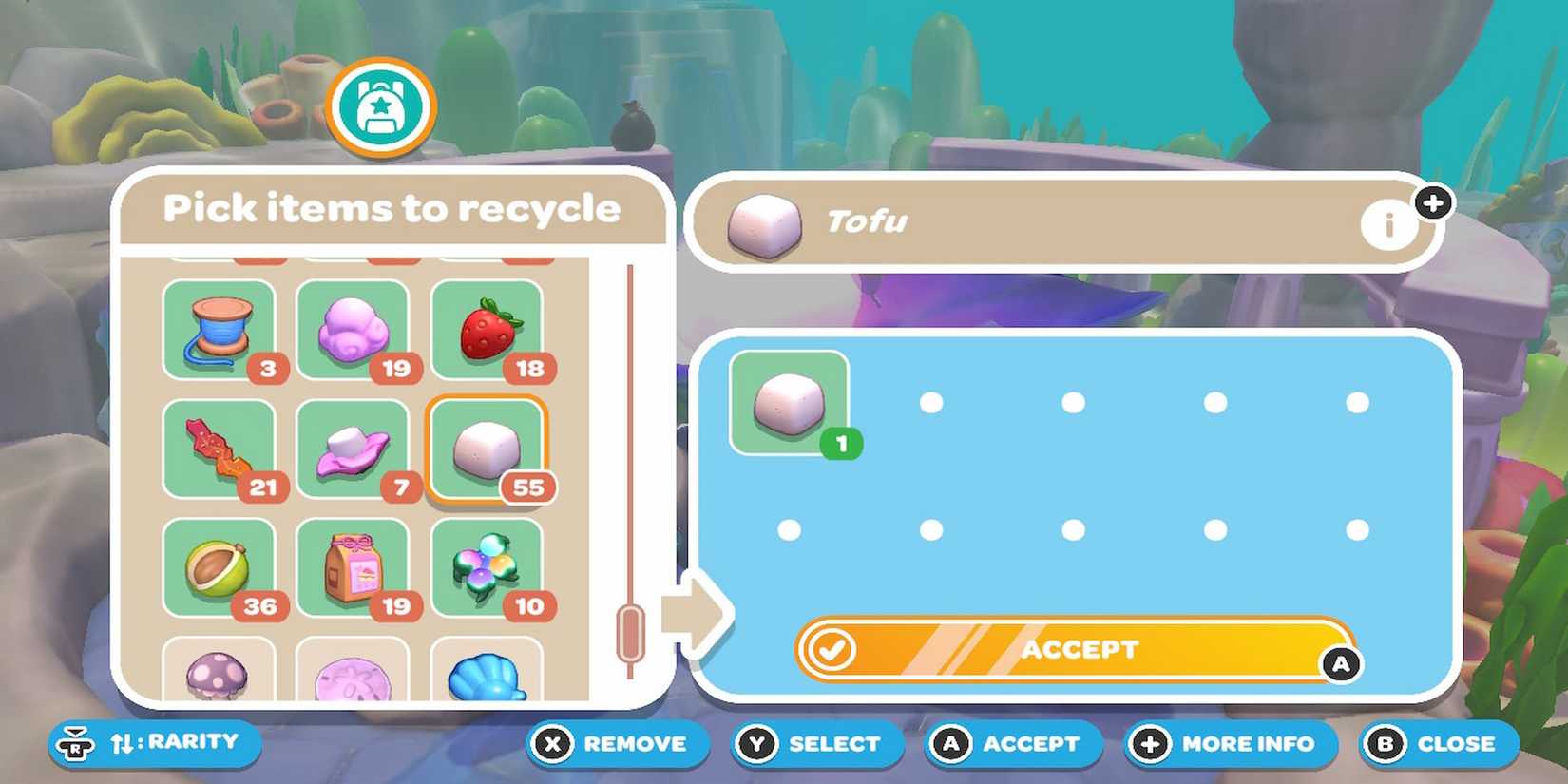Select the seaweed strip item
This screenshot has width=1568, height=784.
pos(220,449)
